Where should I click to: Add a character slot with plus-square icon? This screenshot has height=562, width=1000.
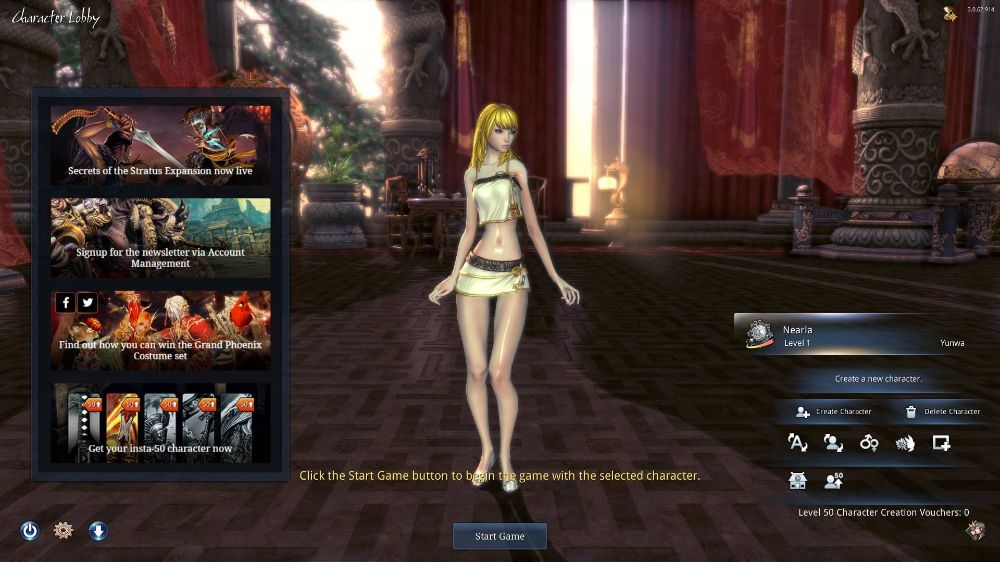941,443
